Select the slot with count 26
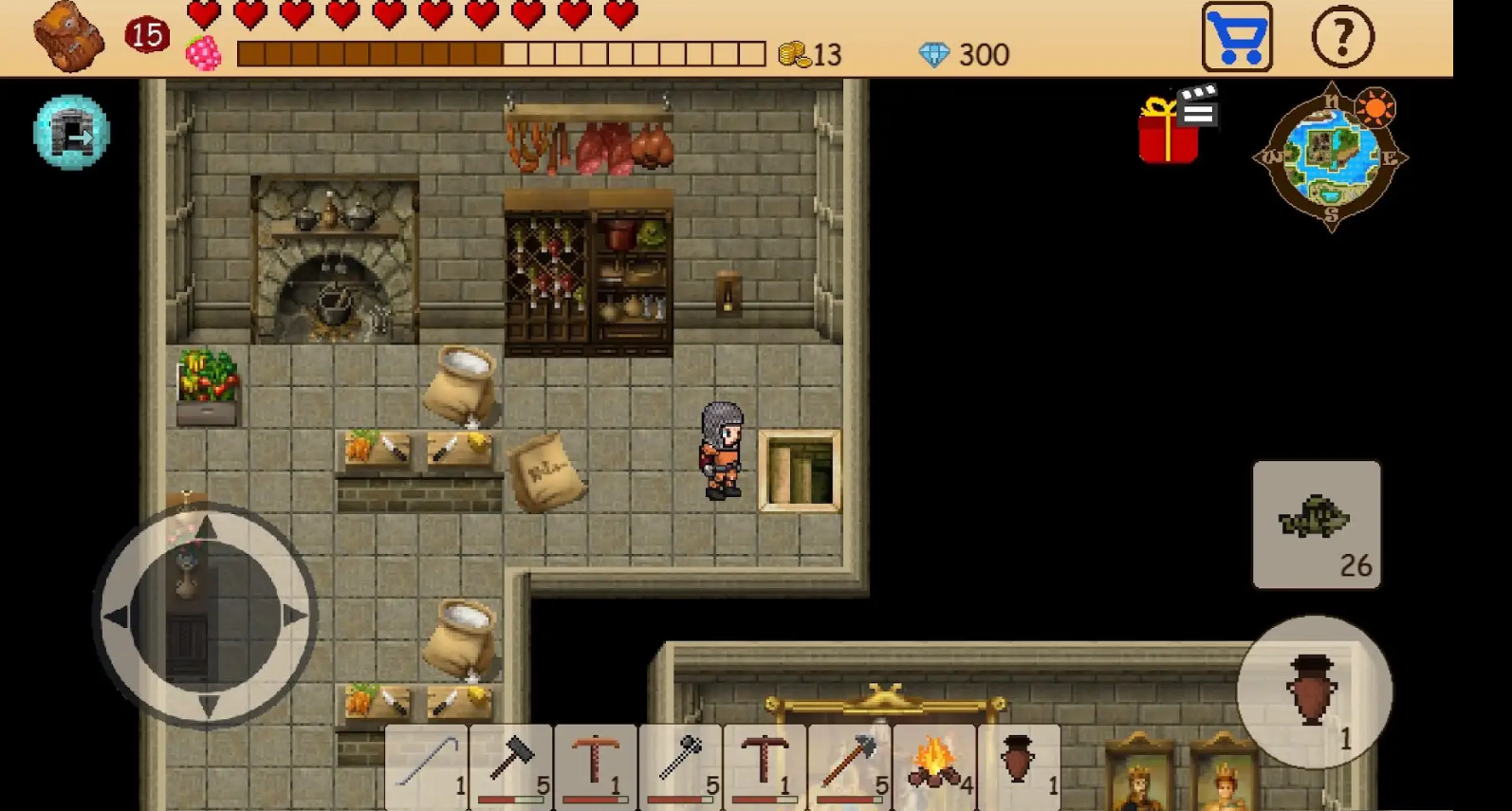 1317,525
